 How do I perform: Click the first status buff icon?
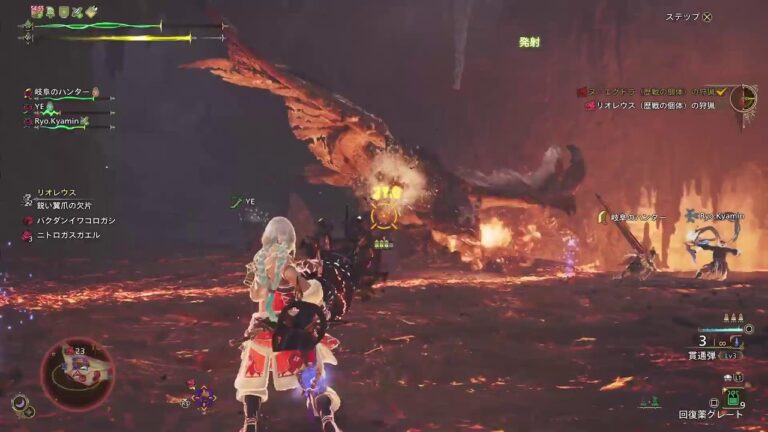37,11
